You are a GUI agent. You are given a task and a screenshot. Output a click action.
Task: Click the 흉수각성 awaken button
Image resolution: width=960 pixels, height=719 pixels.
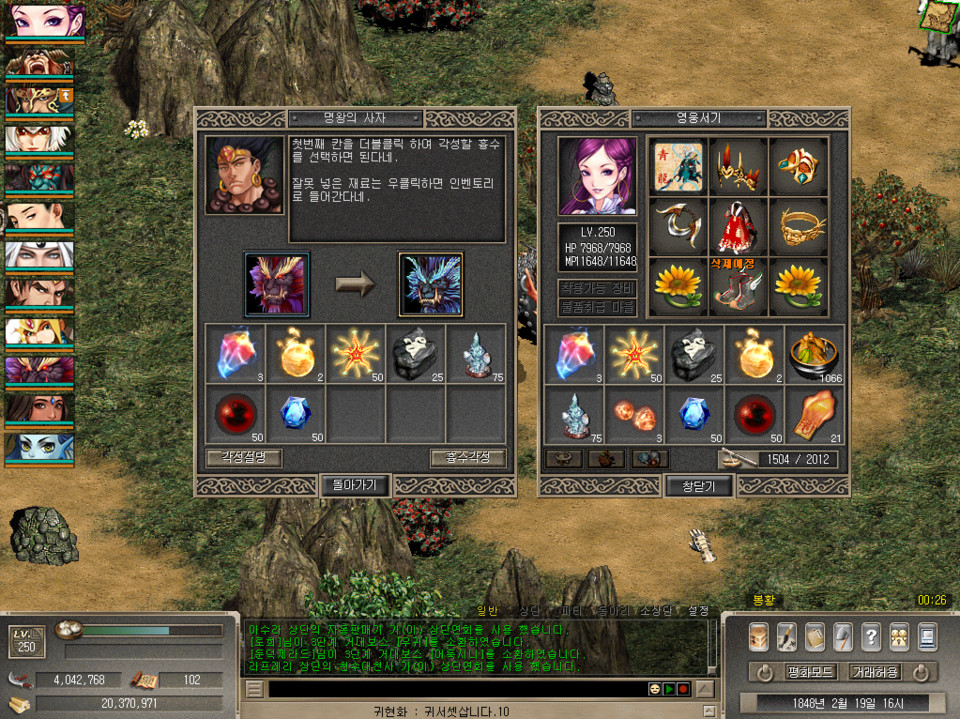pyautogui.click(x=469, y=458)
